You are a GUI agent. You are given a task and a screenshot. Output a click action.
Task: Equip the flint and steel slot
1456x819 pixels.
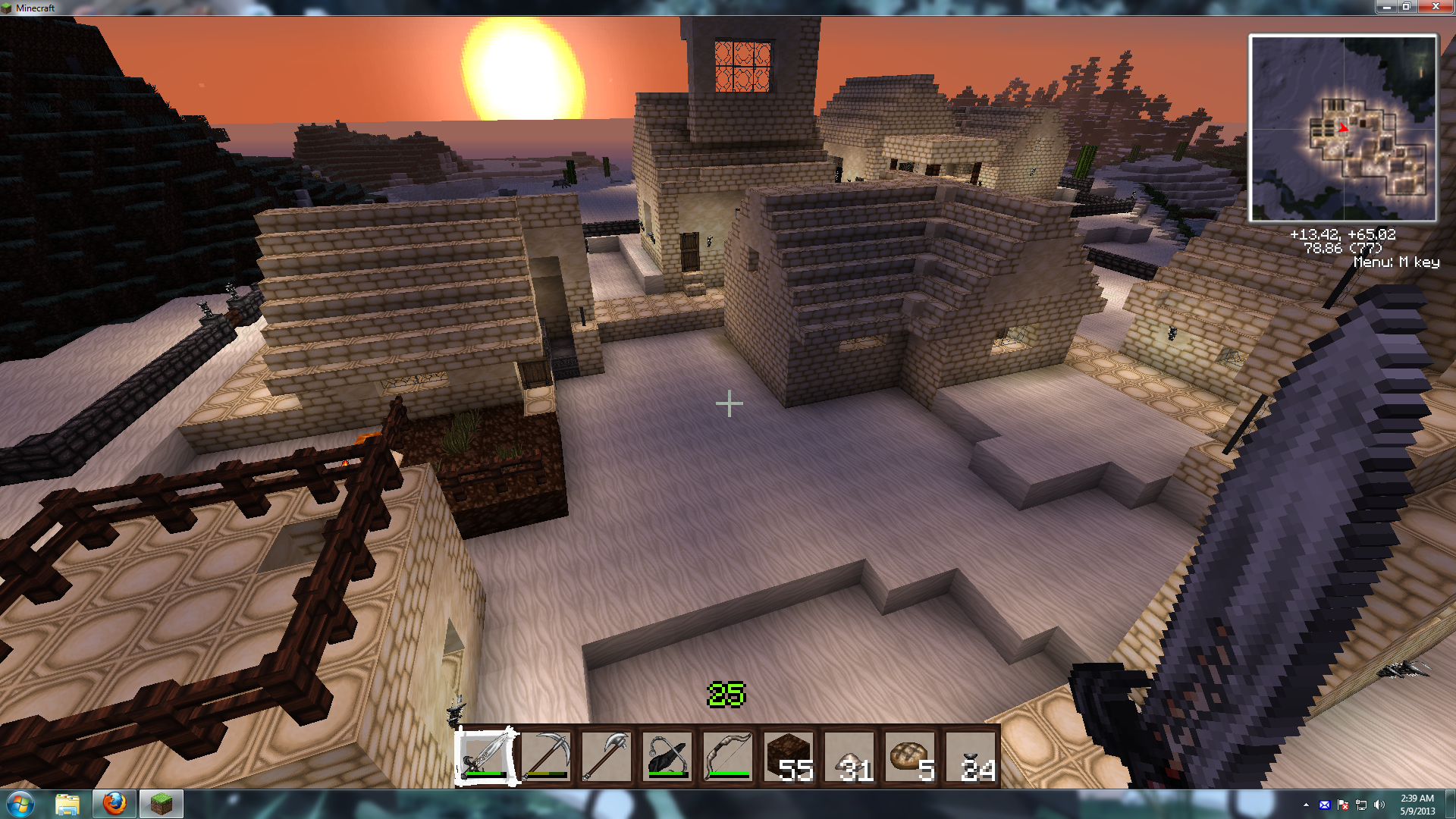coord(667,756)
